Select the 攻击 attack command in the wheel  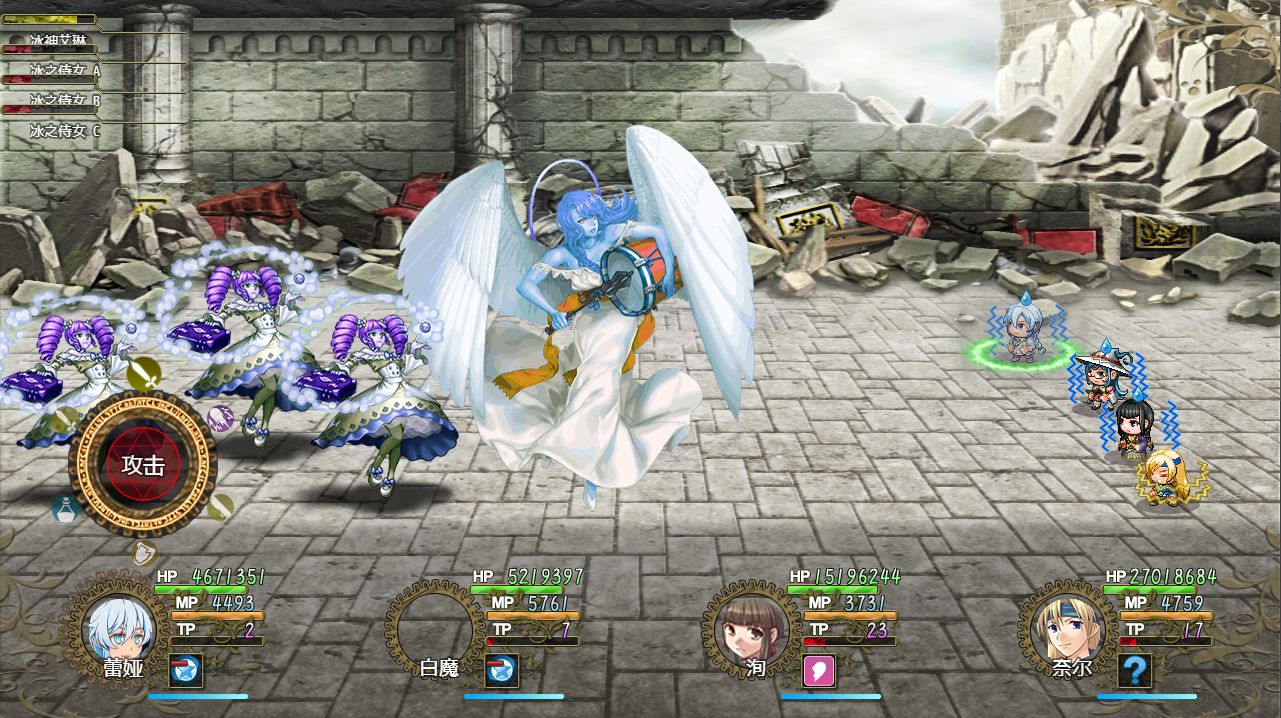(143, 464)
